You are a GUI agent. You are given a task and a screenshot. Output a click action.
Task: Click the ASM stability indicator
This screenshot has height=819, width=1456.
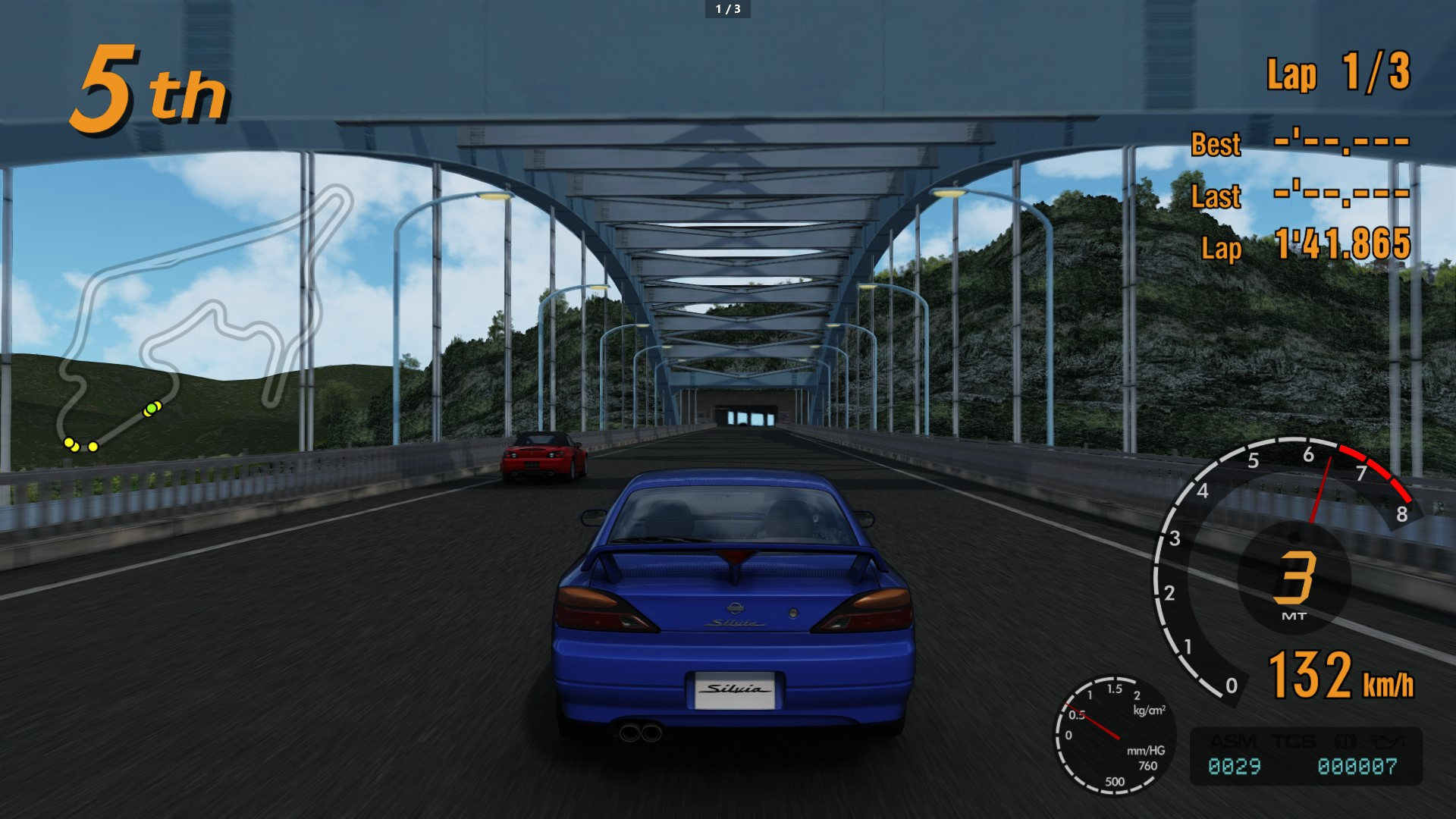point(1232,741)
